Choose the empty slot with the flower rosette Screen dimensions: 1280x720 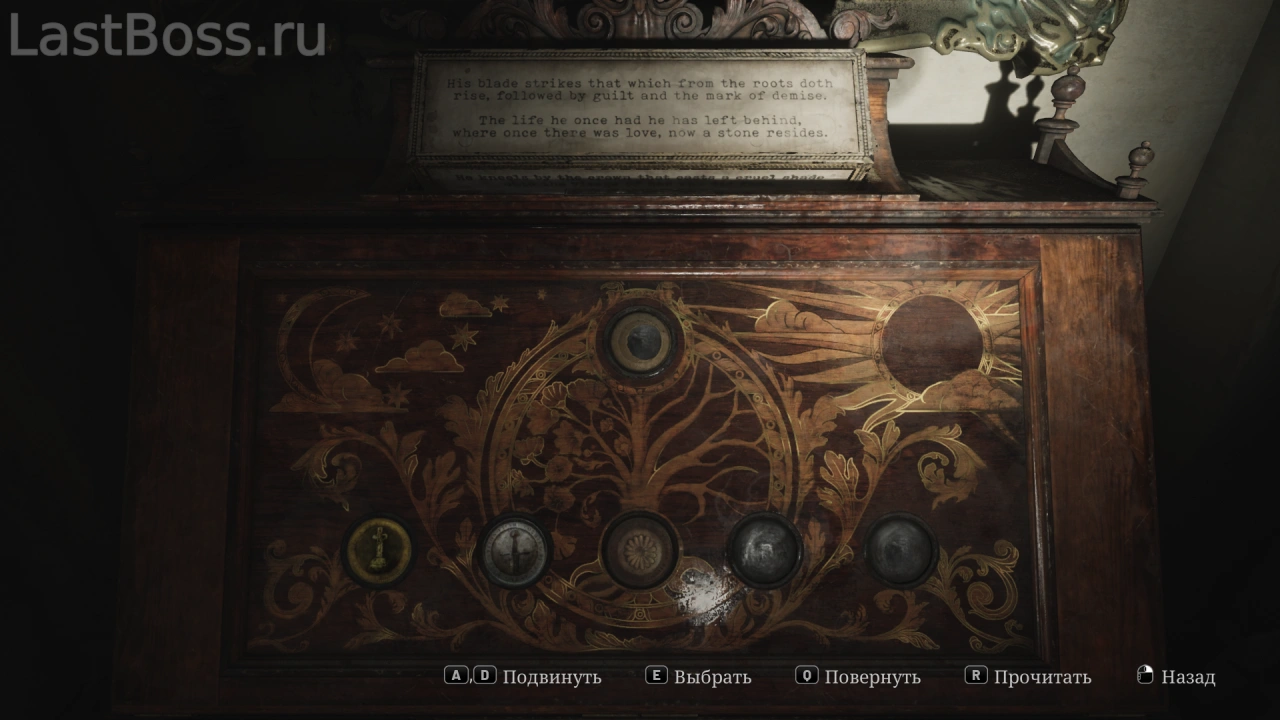pyautogui.click(x=640, y=551)
